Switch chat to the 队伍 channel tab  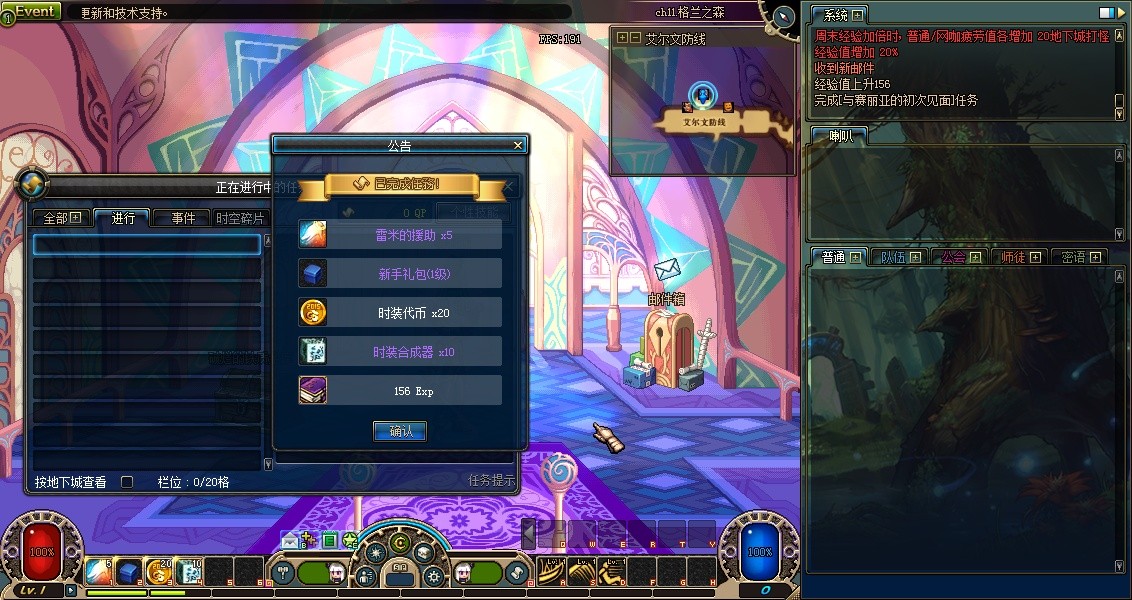pyautogui.click(x=899, y=257)
